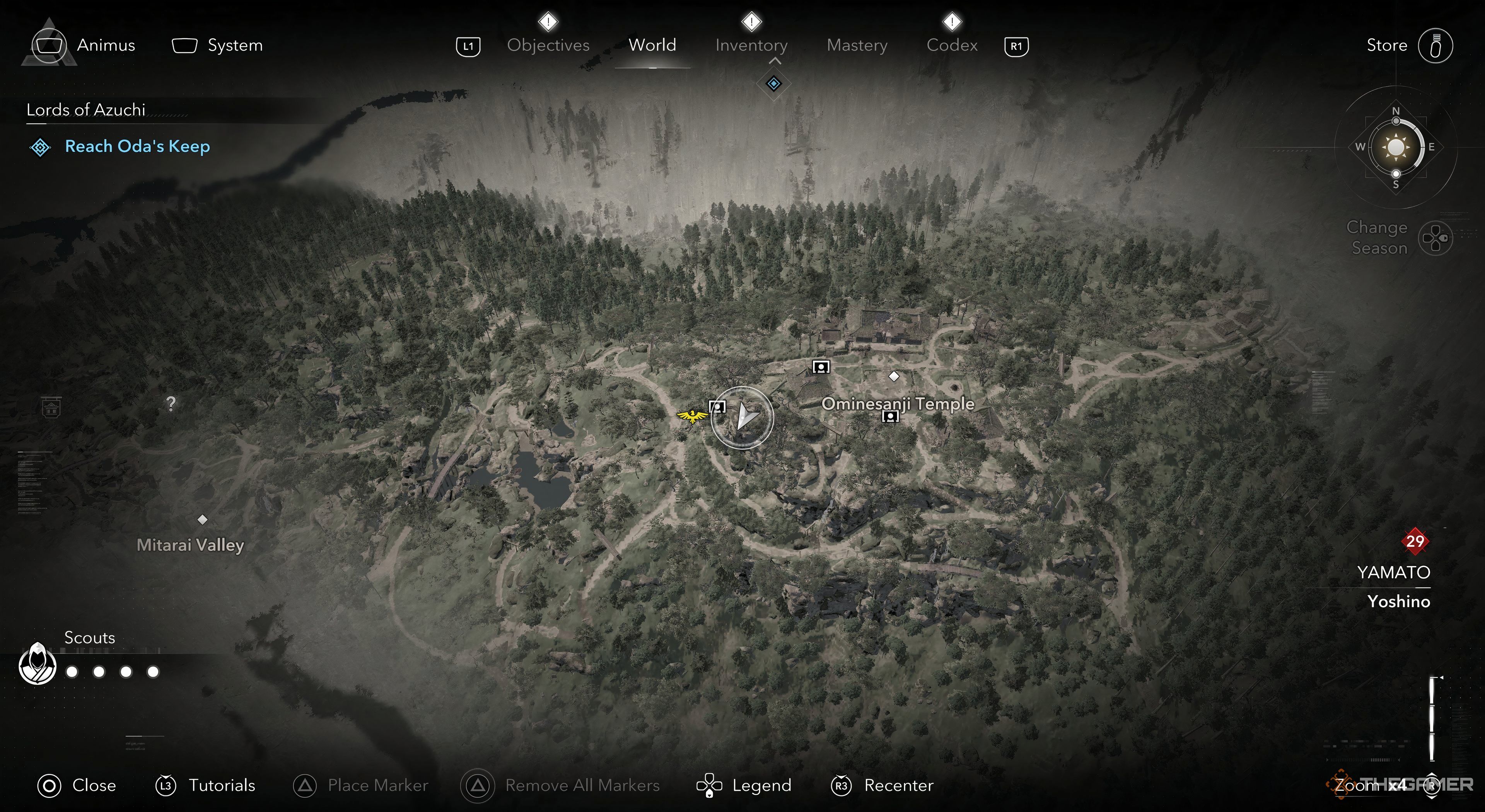1485x812 pixels.
Task: Click the Ominesanji Temple location label
Action: 898,403
